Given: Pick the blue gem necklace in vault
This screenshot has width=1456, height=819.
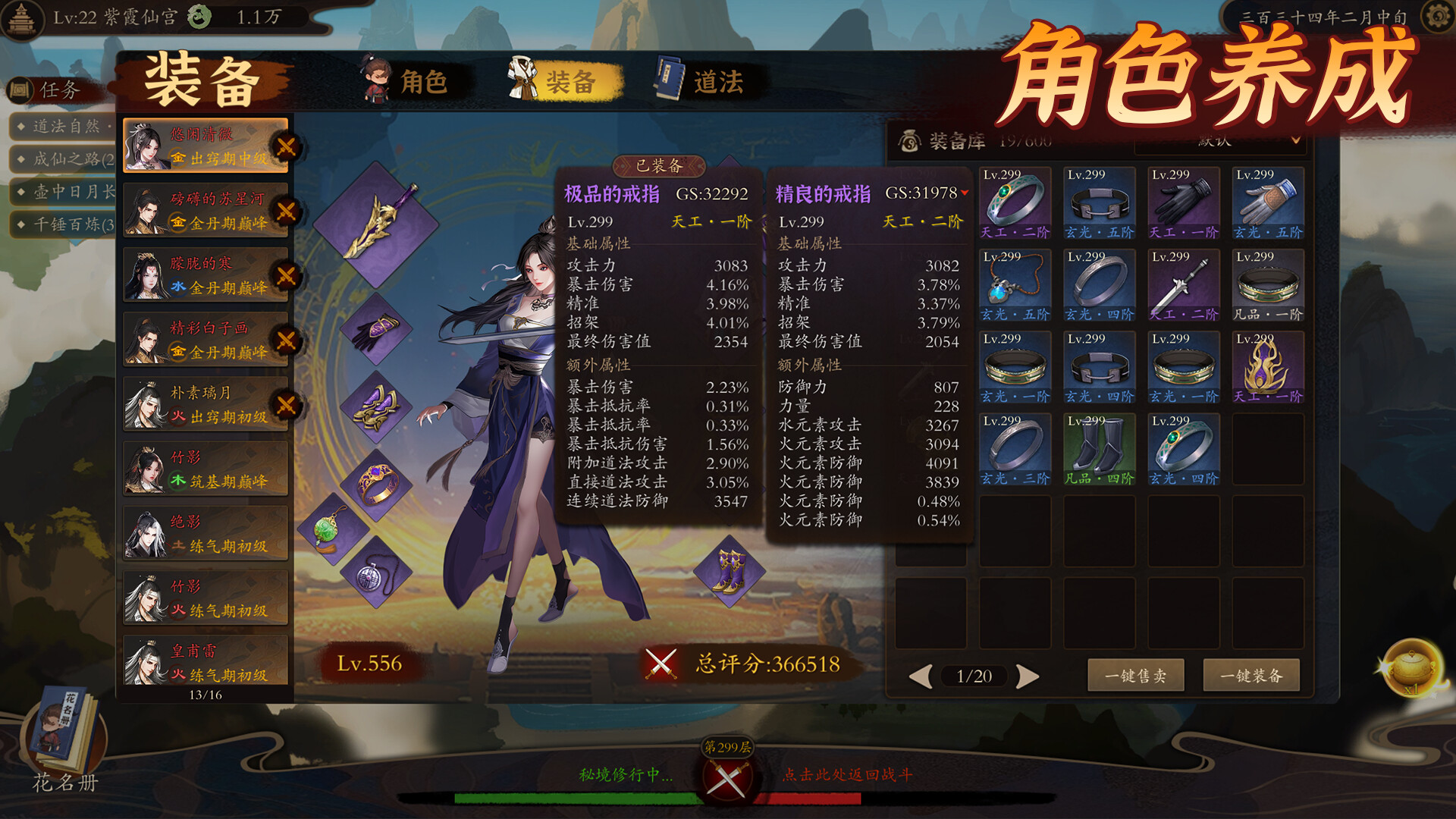Looking at the screenshot, I should [1015, 284].
